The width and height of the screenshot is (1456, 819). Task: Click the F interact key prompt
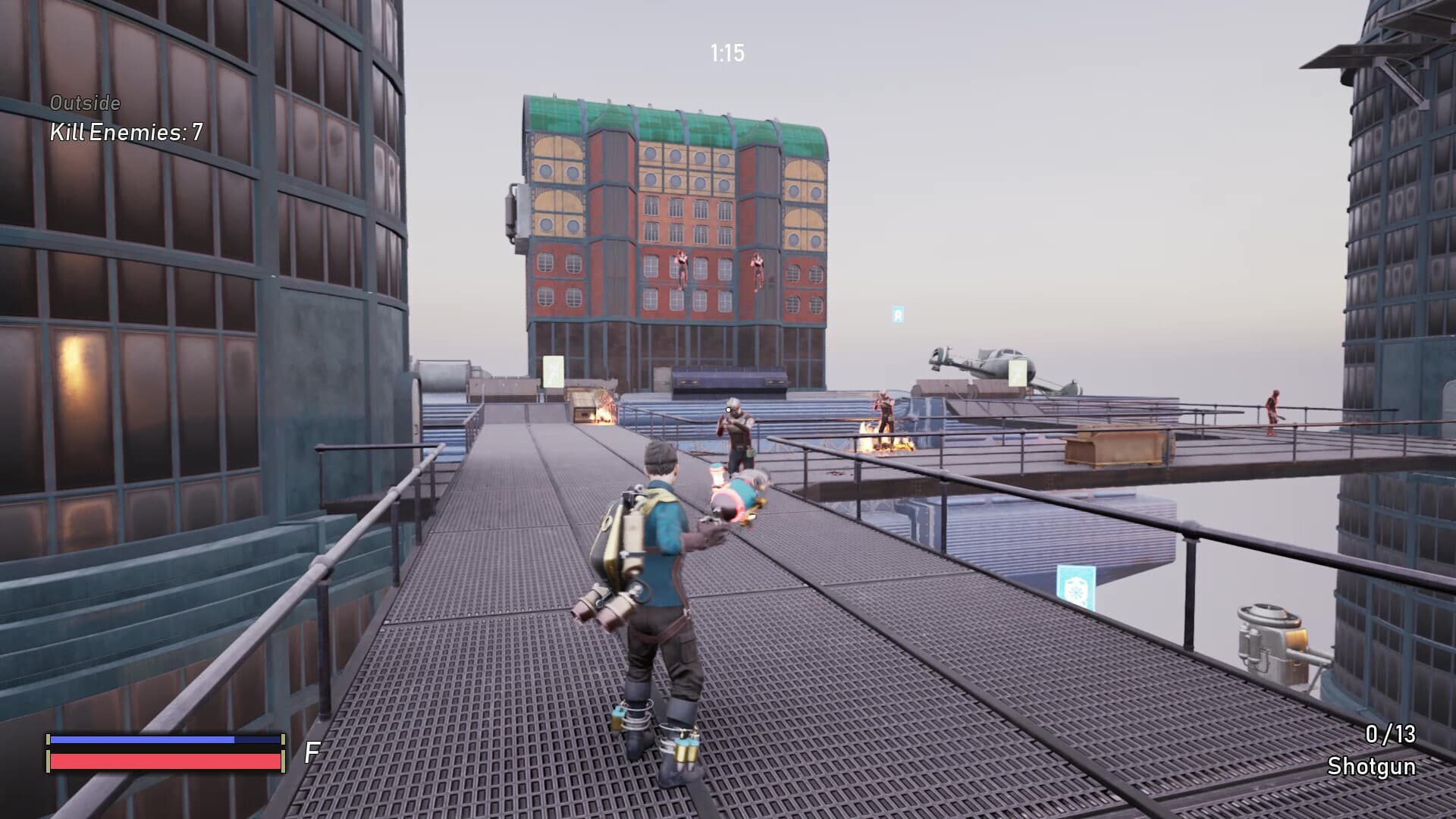(309, 753)
